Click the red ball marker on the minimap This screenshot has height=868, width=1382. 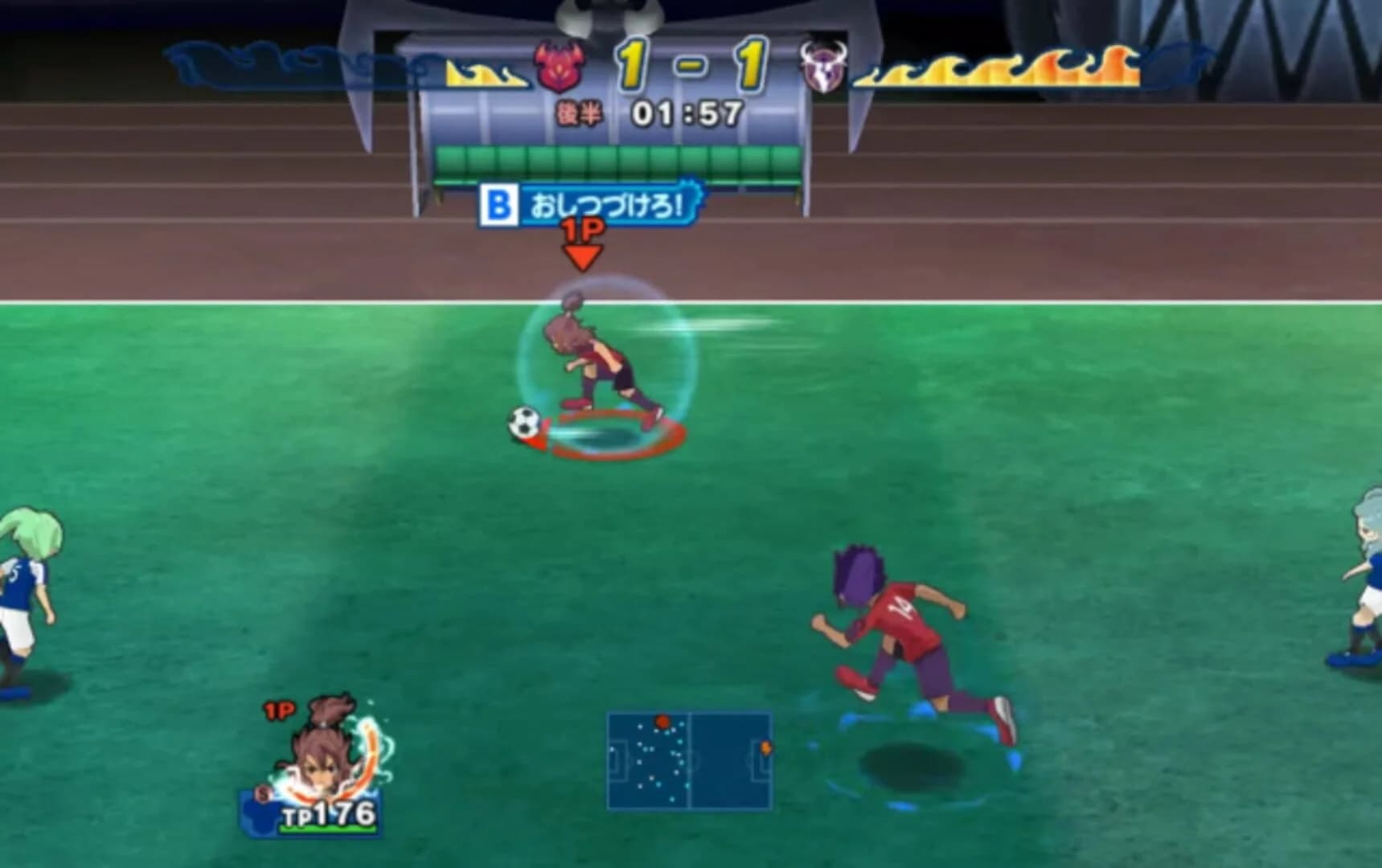[x=662, y=720]
